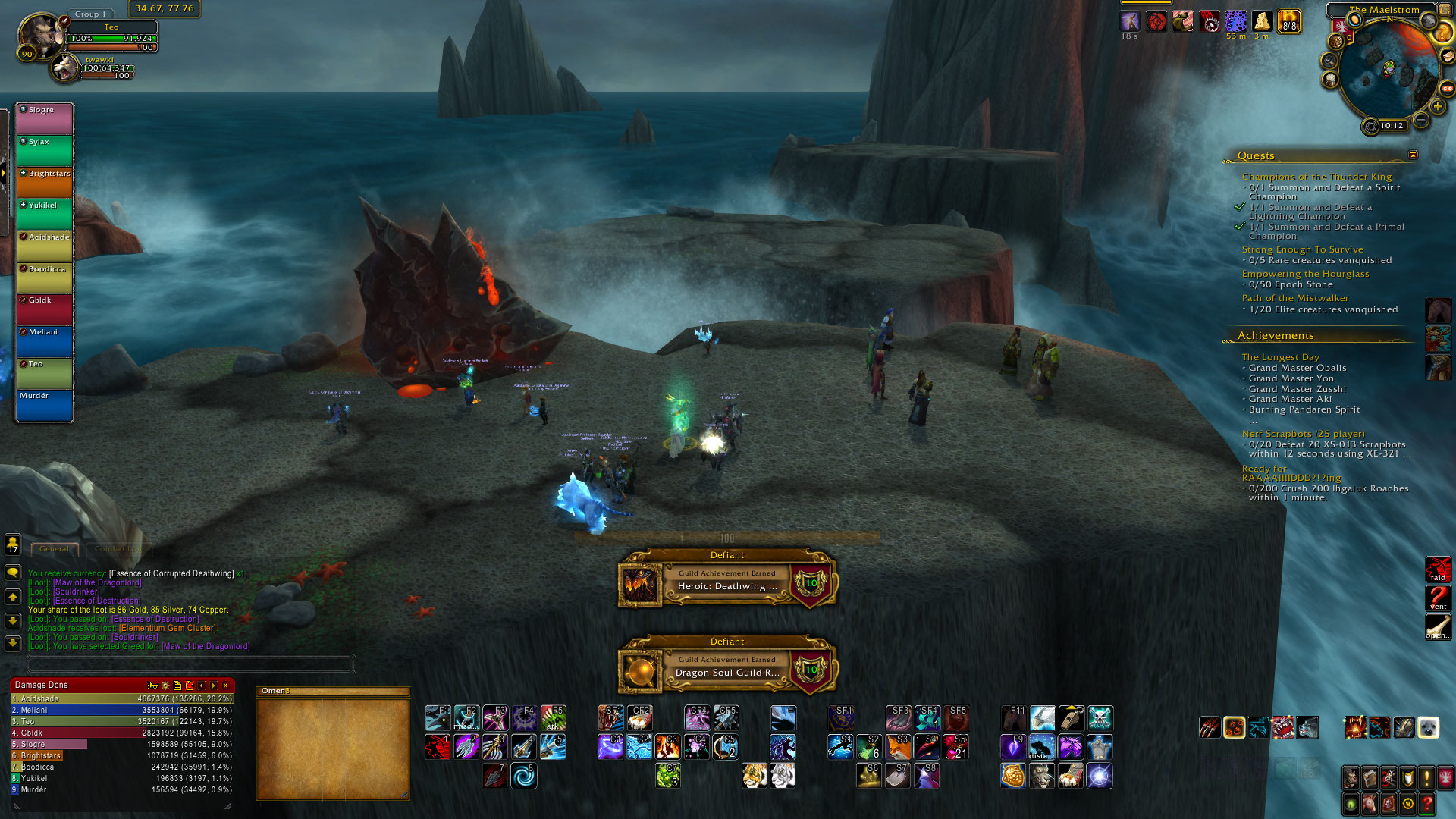Switch to the General chat tab
1456x819 pixels.
[54, 548]
